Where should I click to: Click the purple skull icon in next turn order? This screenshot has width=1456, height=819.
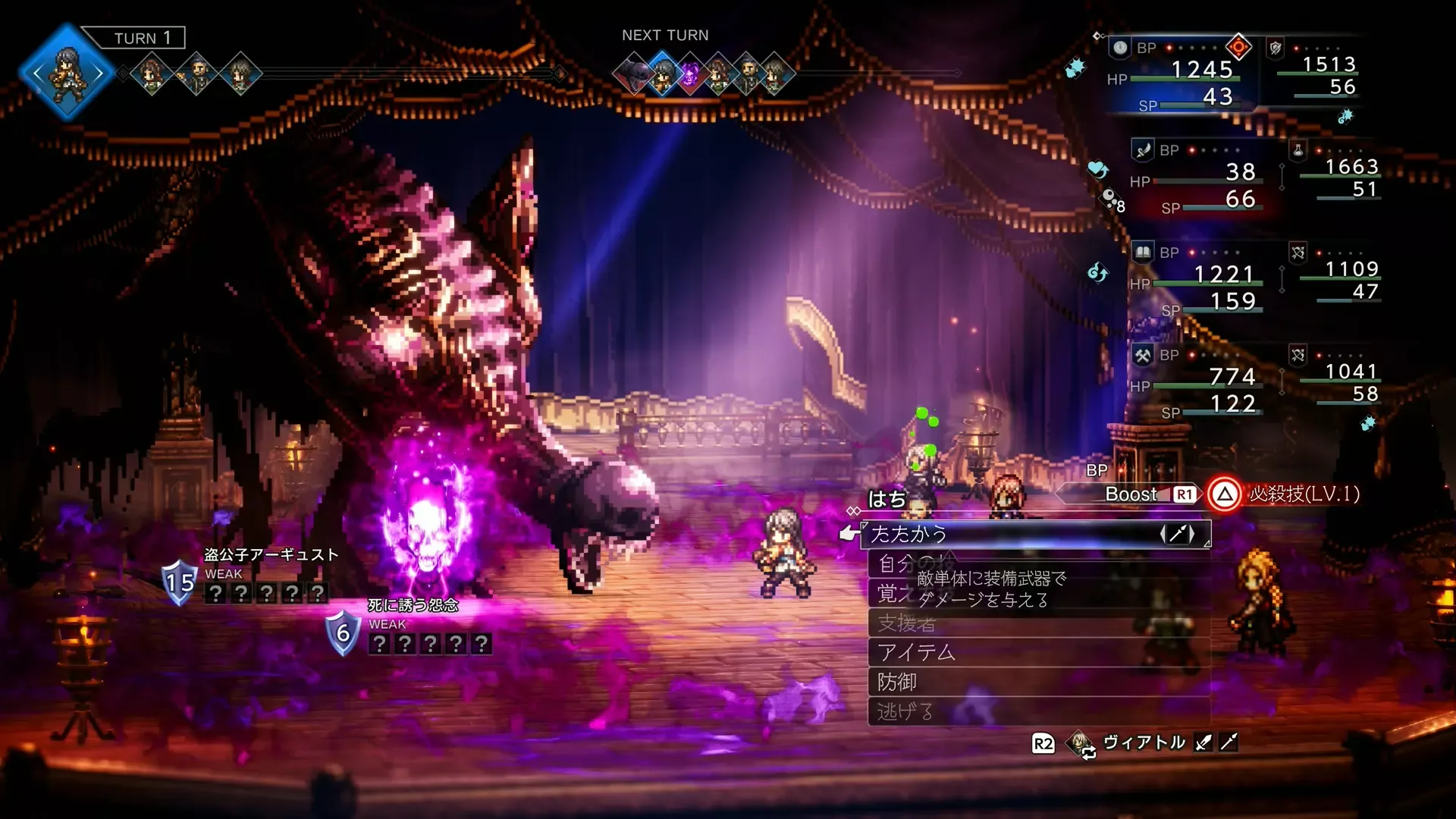[x=690, y=74]
